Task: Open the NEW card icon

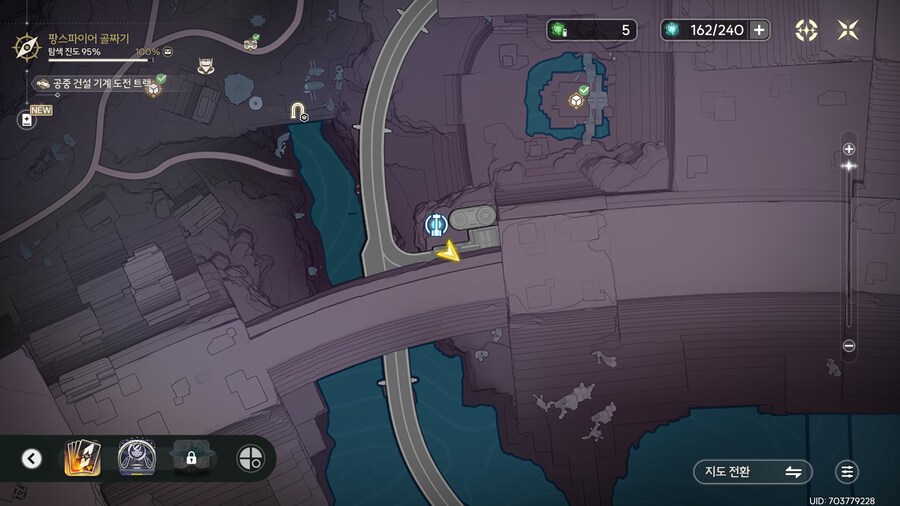Action: pyautogui.click(x=26, y=119)
